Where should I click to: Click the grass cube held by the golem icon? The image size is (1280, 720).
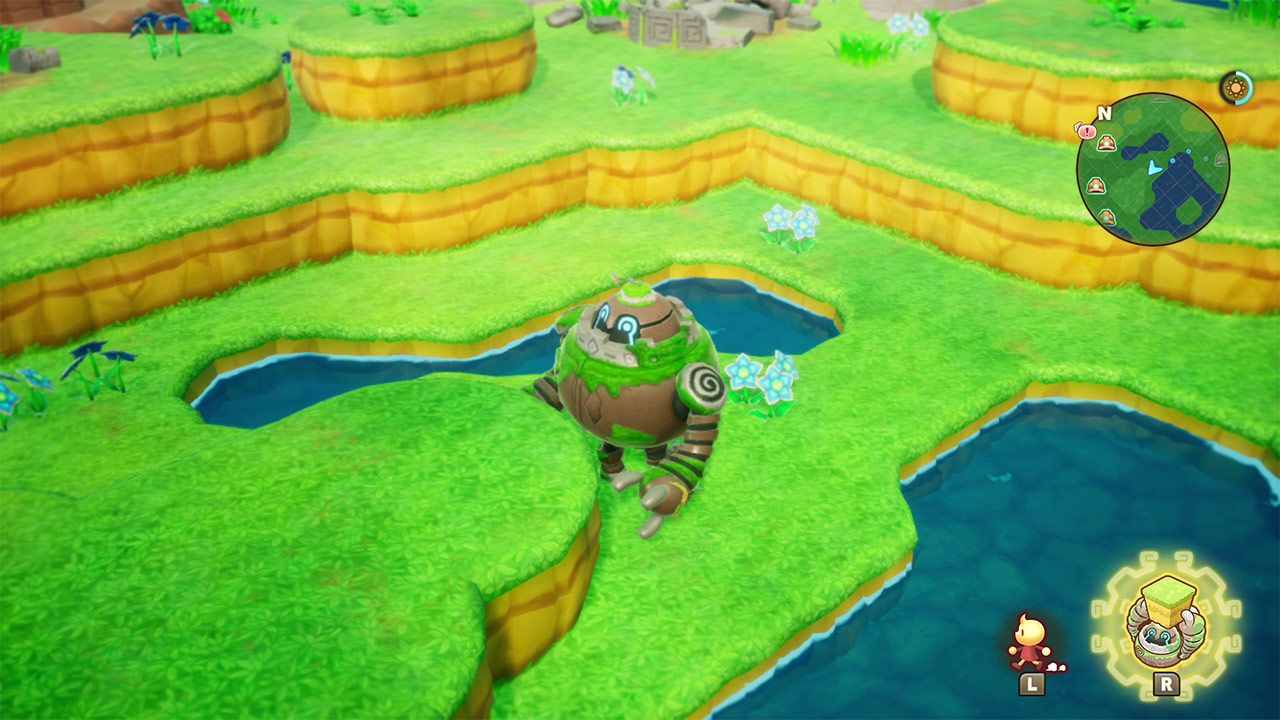point(1168,601)
